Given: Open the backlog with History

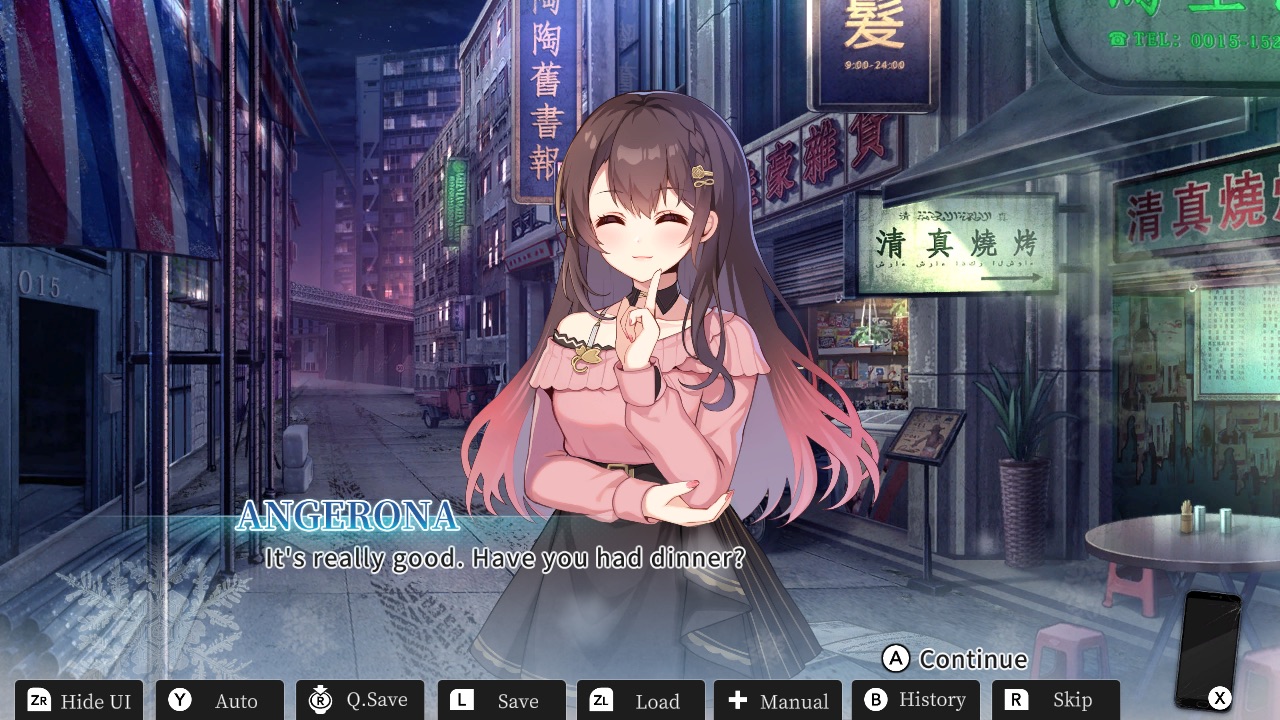Looking at the screenshot, I should (915, 700).
